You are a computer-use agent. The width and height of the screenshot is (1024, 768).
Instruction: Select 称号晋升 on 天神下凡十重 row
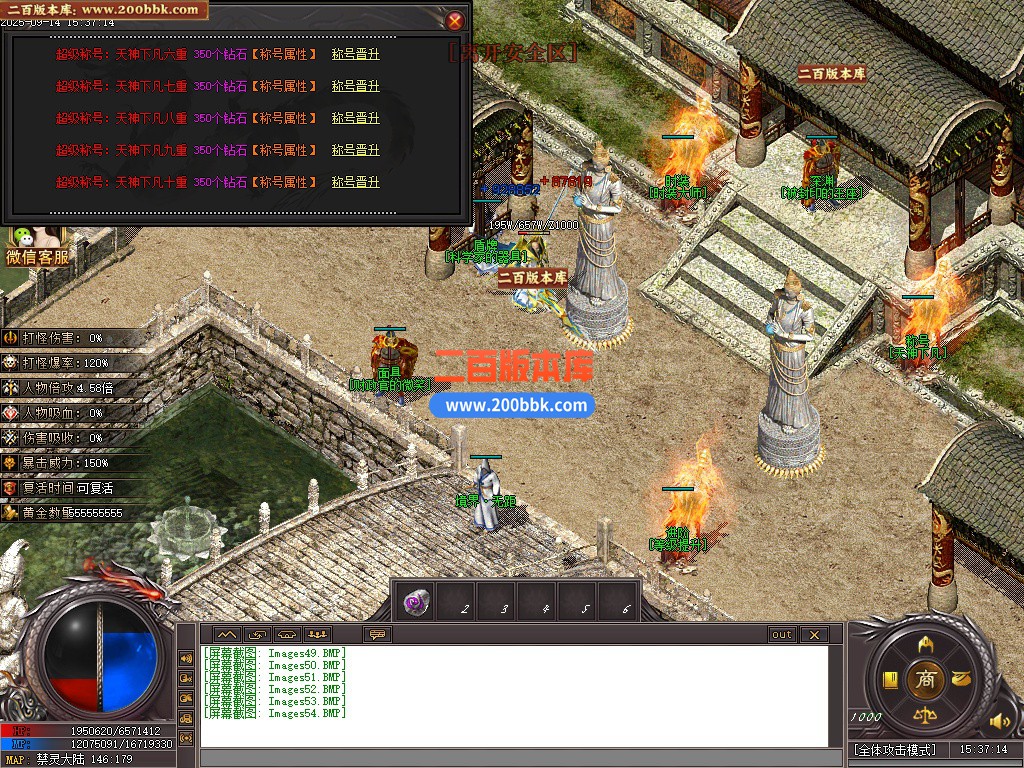pyautogui.click(x=356, y=182)
